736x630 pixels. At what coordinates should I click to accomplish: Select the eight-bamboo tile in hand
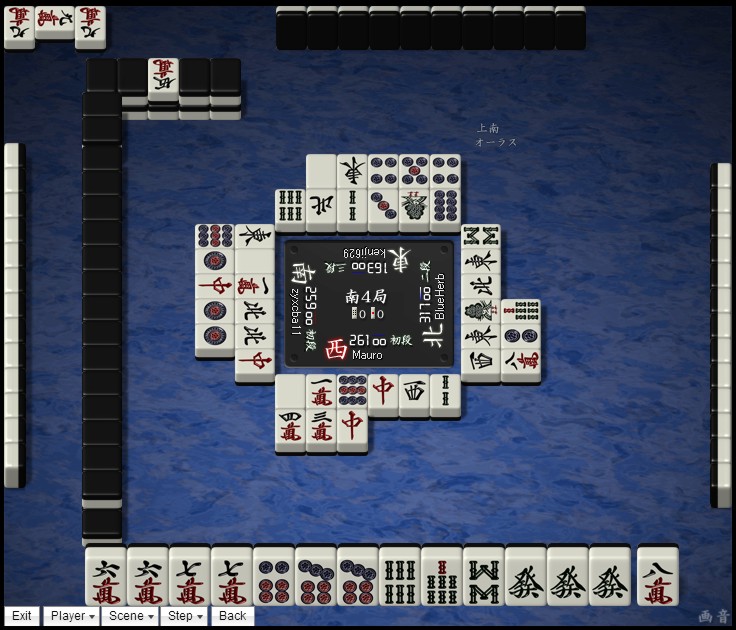click(x=484, y=577)
